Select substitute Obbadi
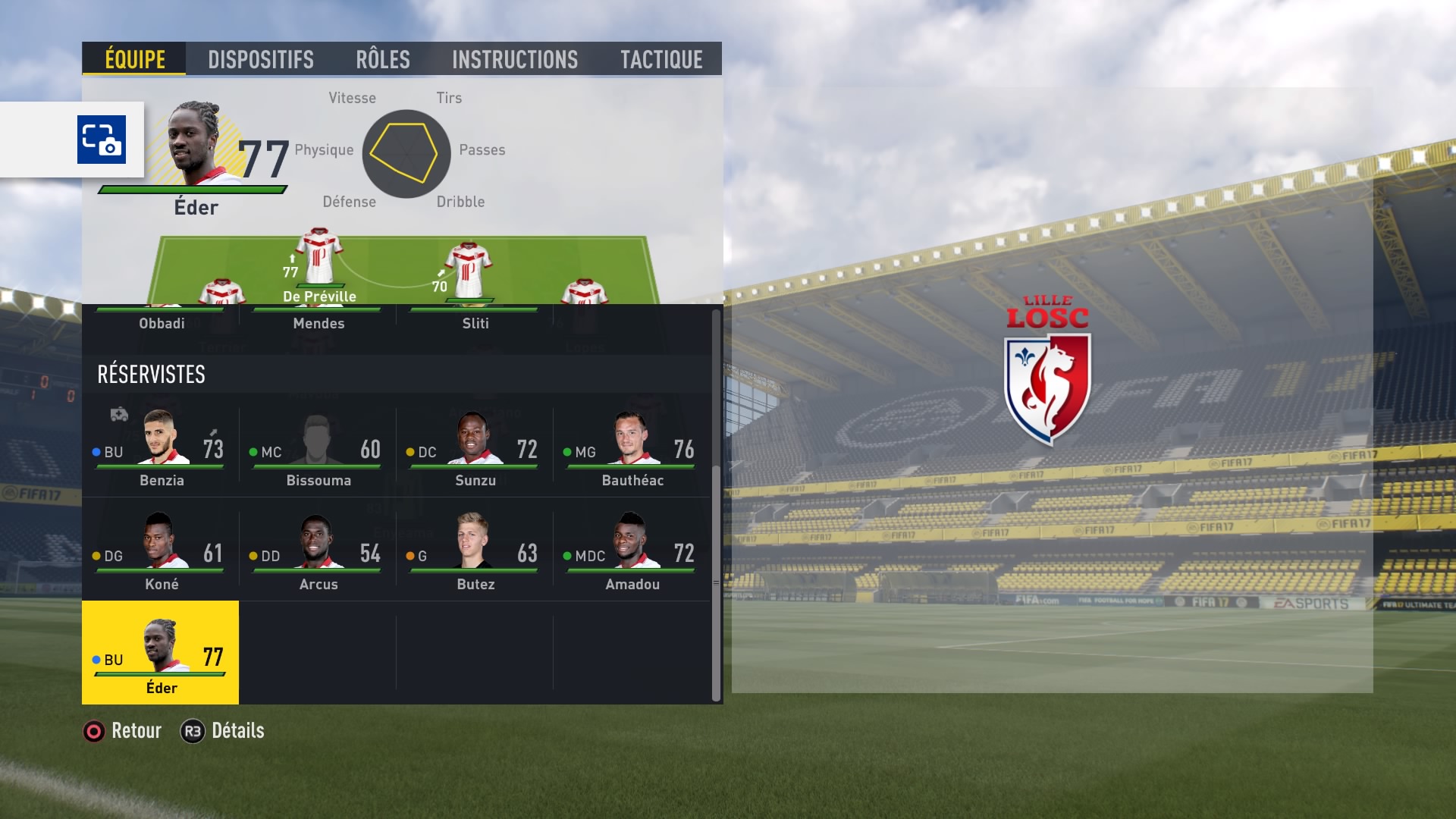The width and height of the screenshot is (1456, 819). [162, 322]
